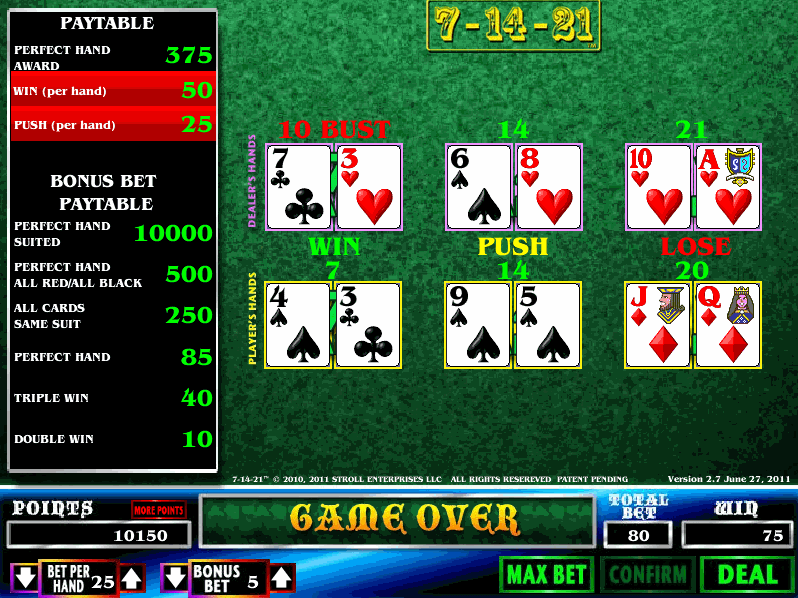The width and height of the screenshot is (798, 598).
Task: Select the MAX BET button
Action: 546,575
